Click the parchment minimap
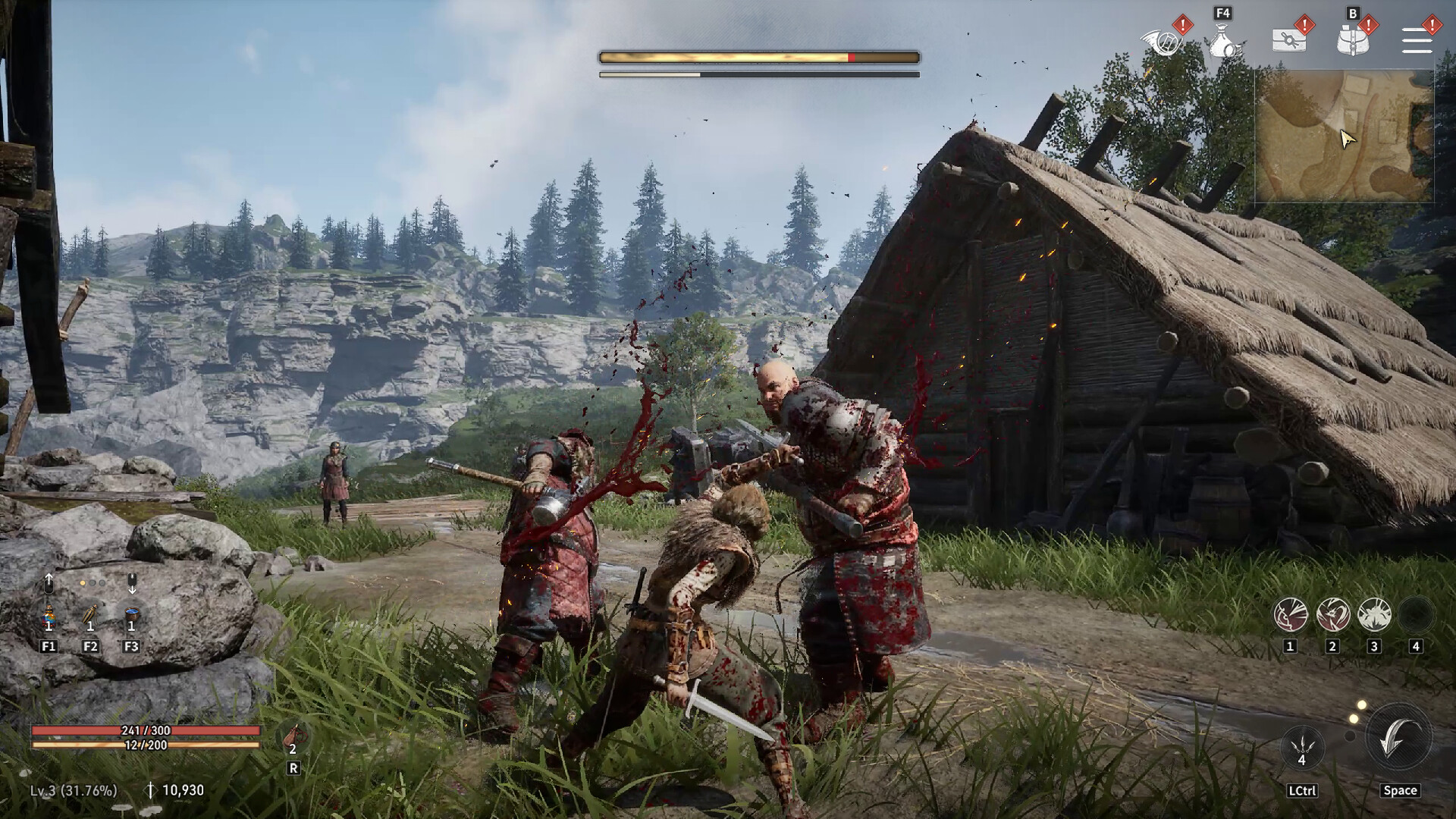 click(x=1344, y=136)
